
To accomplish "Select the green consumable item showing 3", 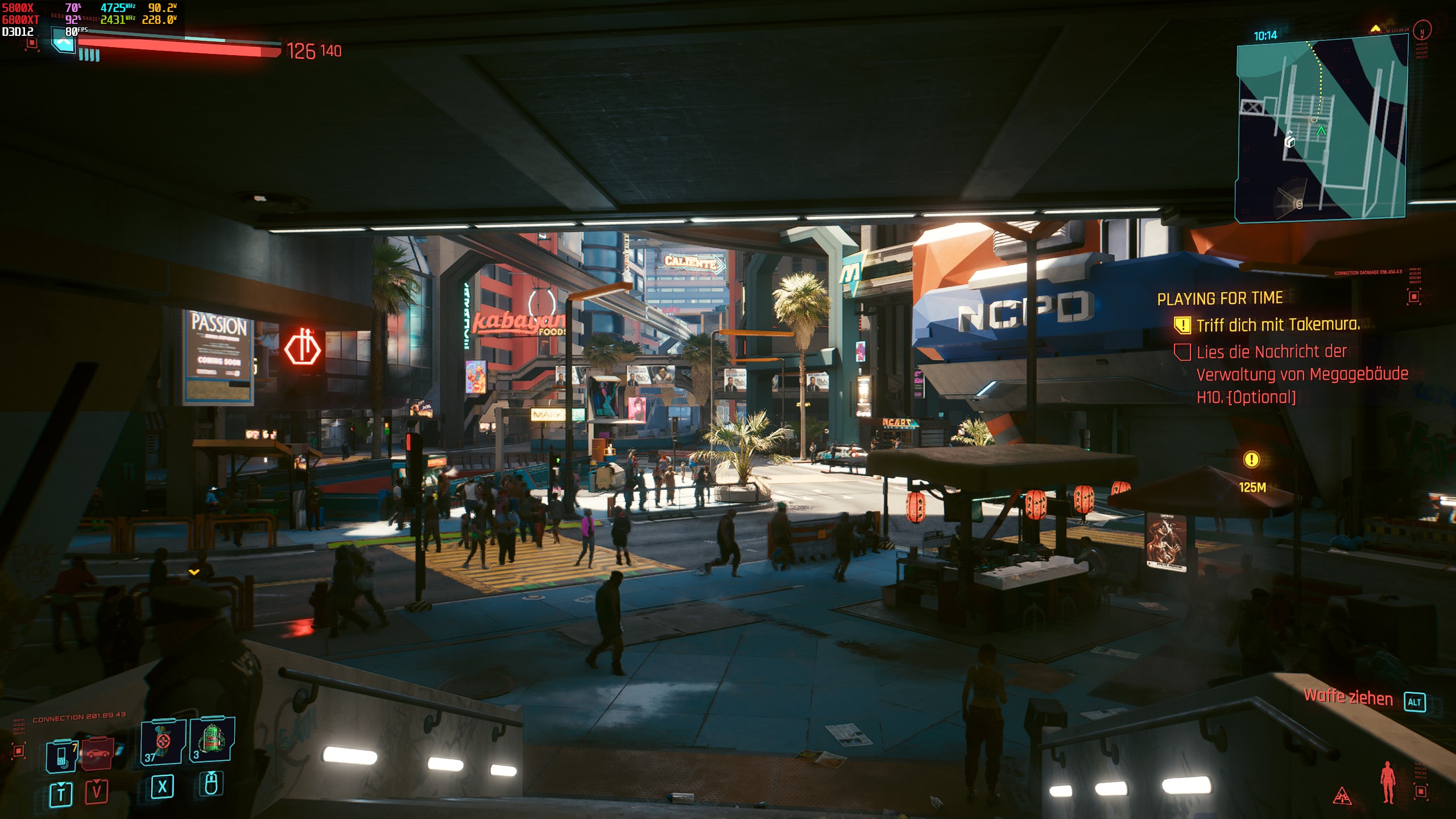I will [x=213, y=739].
